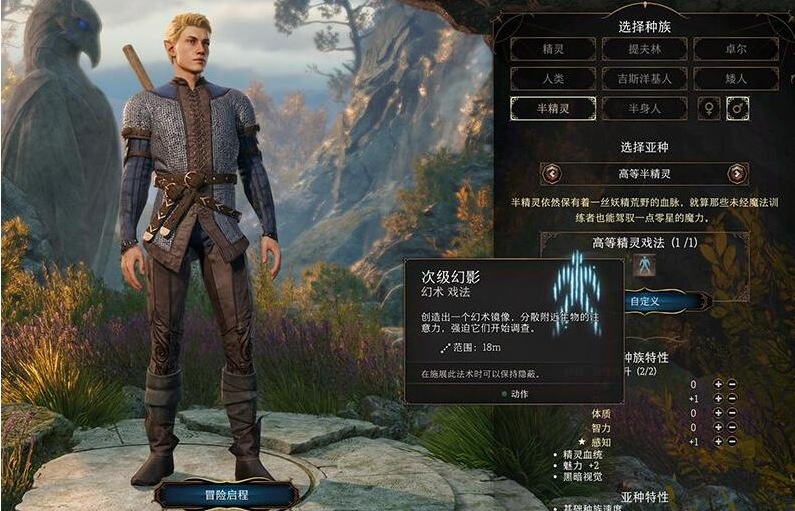Viewport: 795px width, 511px height.
Task: Choose the 吉斯洋基人 (Githyanki) race
Action: (x=644, y=78)
